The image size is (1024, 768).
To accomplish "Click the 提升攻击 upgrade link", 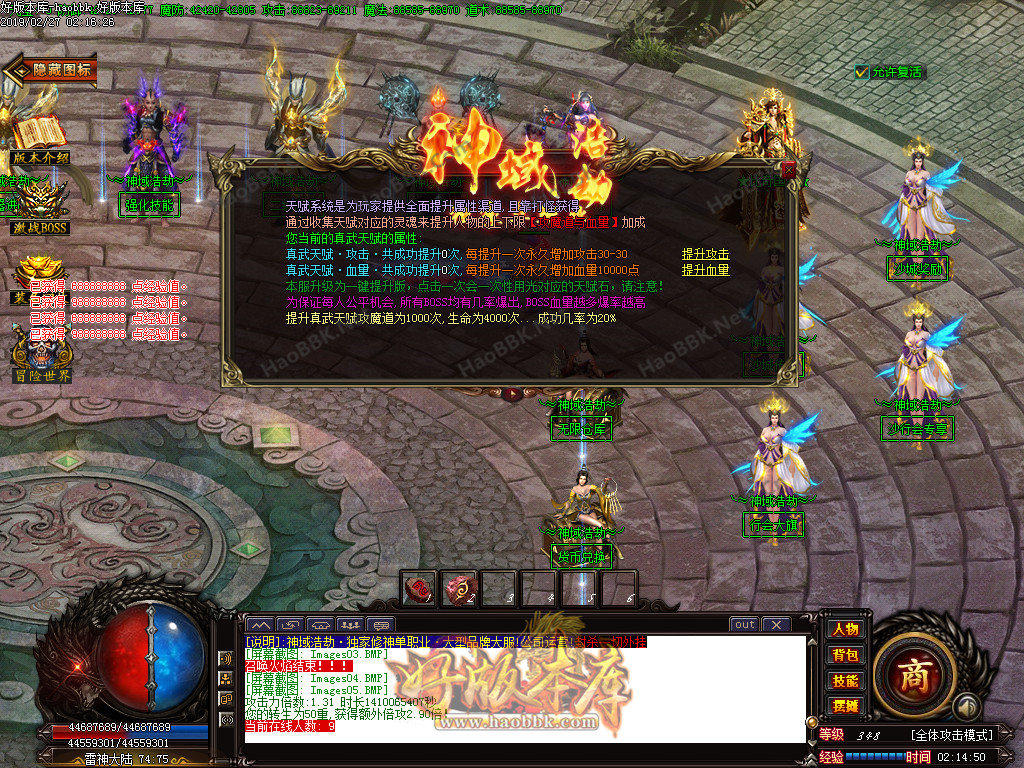I will tap(705, 255).
